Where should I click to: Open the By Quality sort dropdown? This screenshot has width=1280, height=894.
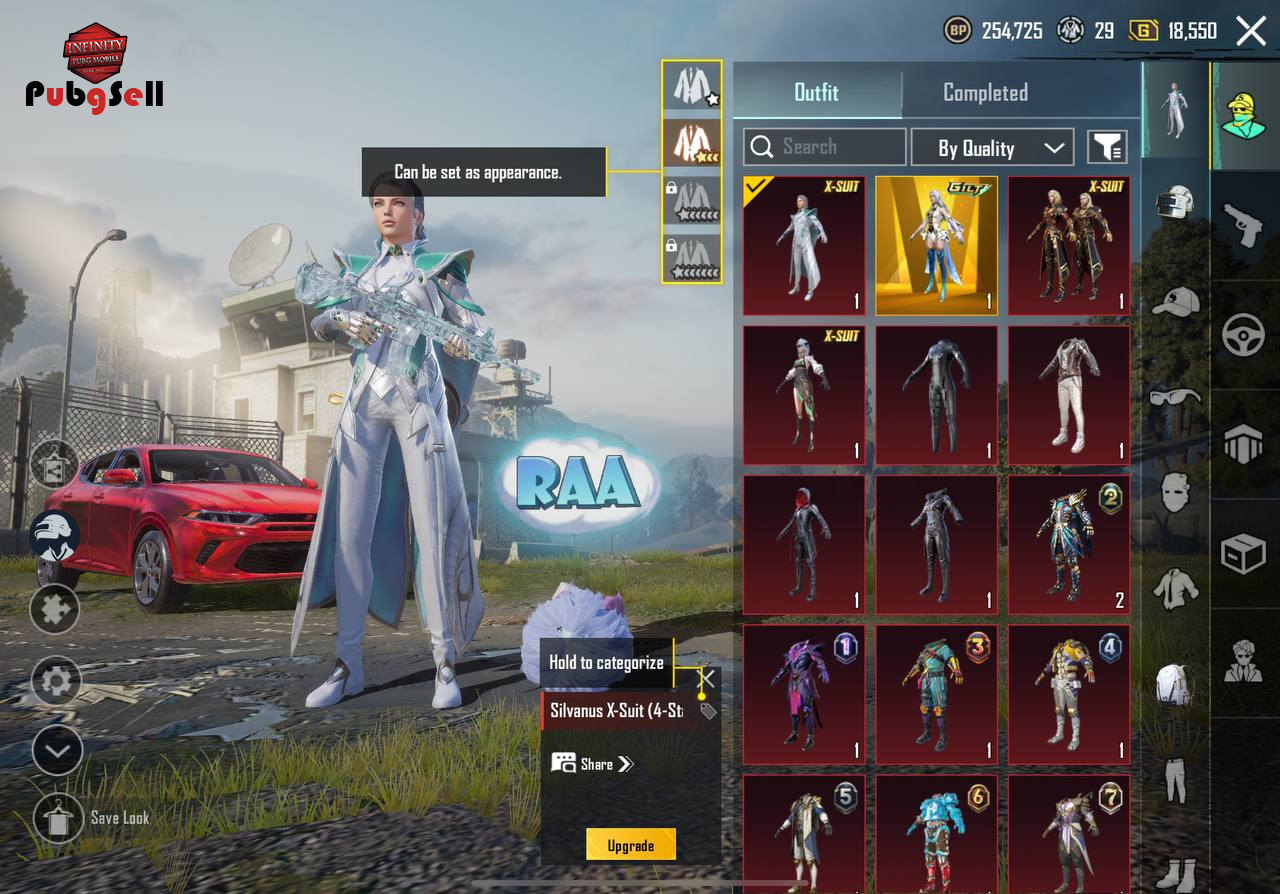(992, 148)
